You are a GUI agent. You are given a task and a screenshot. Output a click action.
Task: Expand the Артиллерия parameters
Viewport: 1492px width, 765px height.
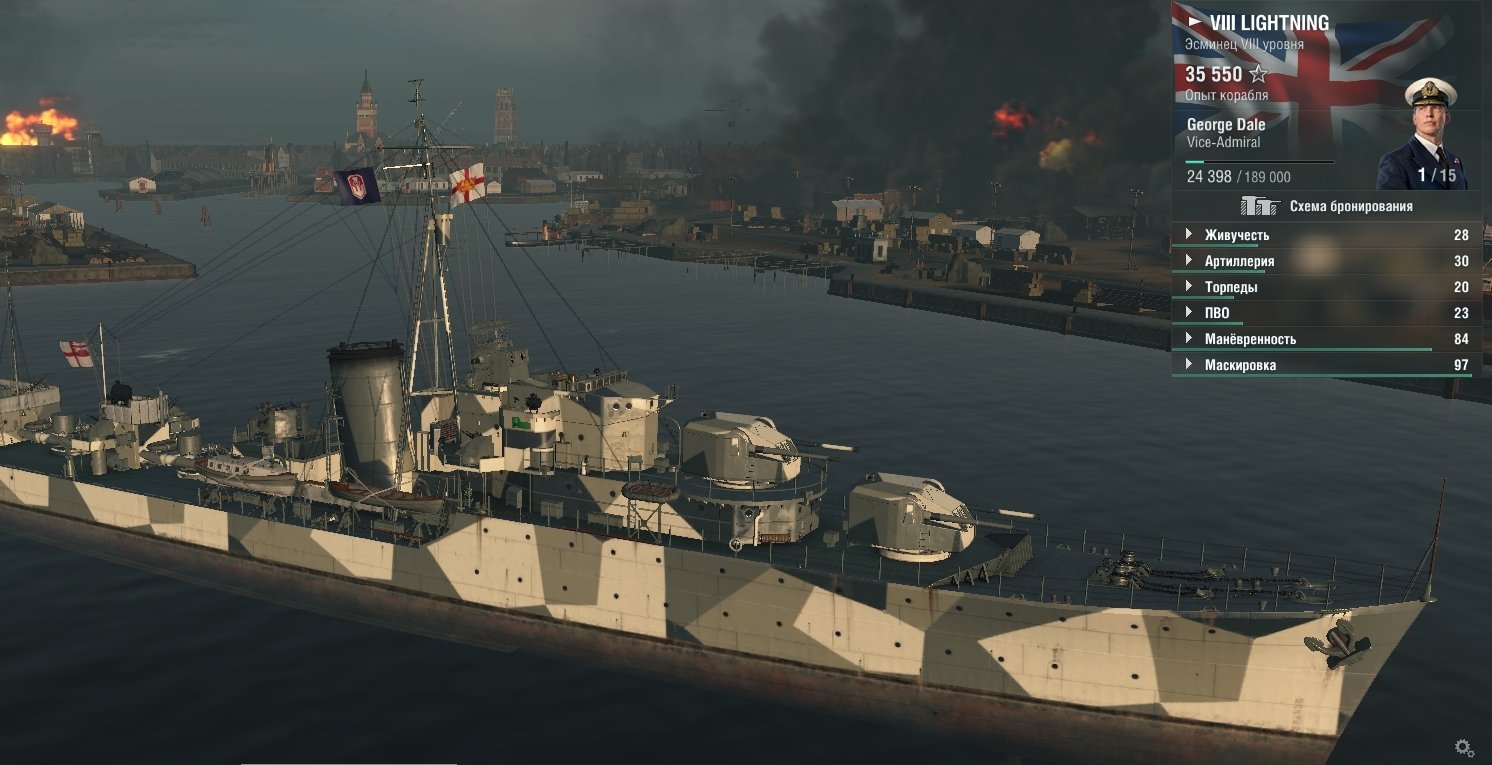(1239, 261)
